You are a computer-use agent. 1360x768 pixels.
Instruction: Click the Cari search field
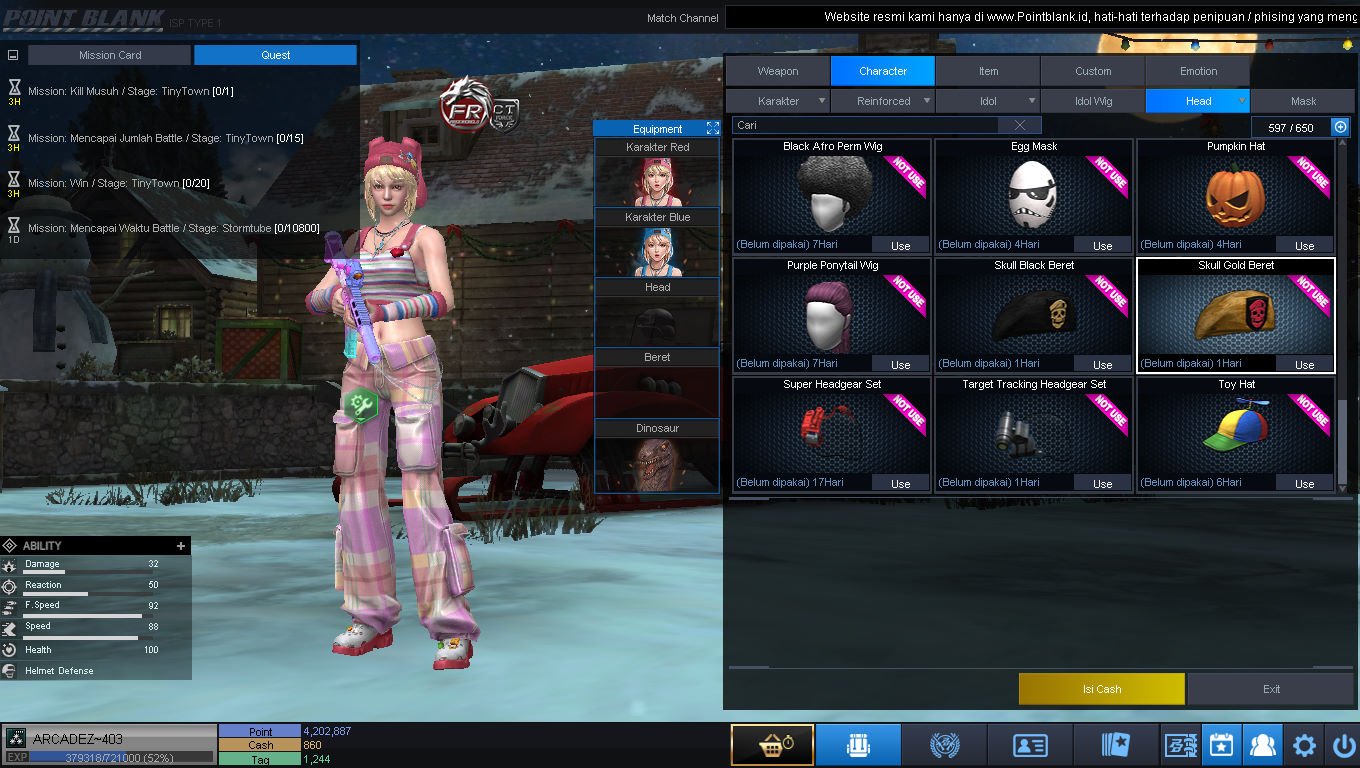pyautogui.click(x=865, y=125)
